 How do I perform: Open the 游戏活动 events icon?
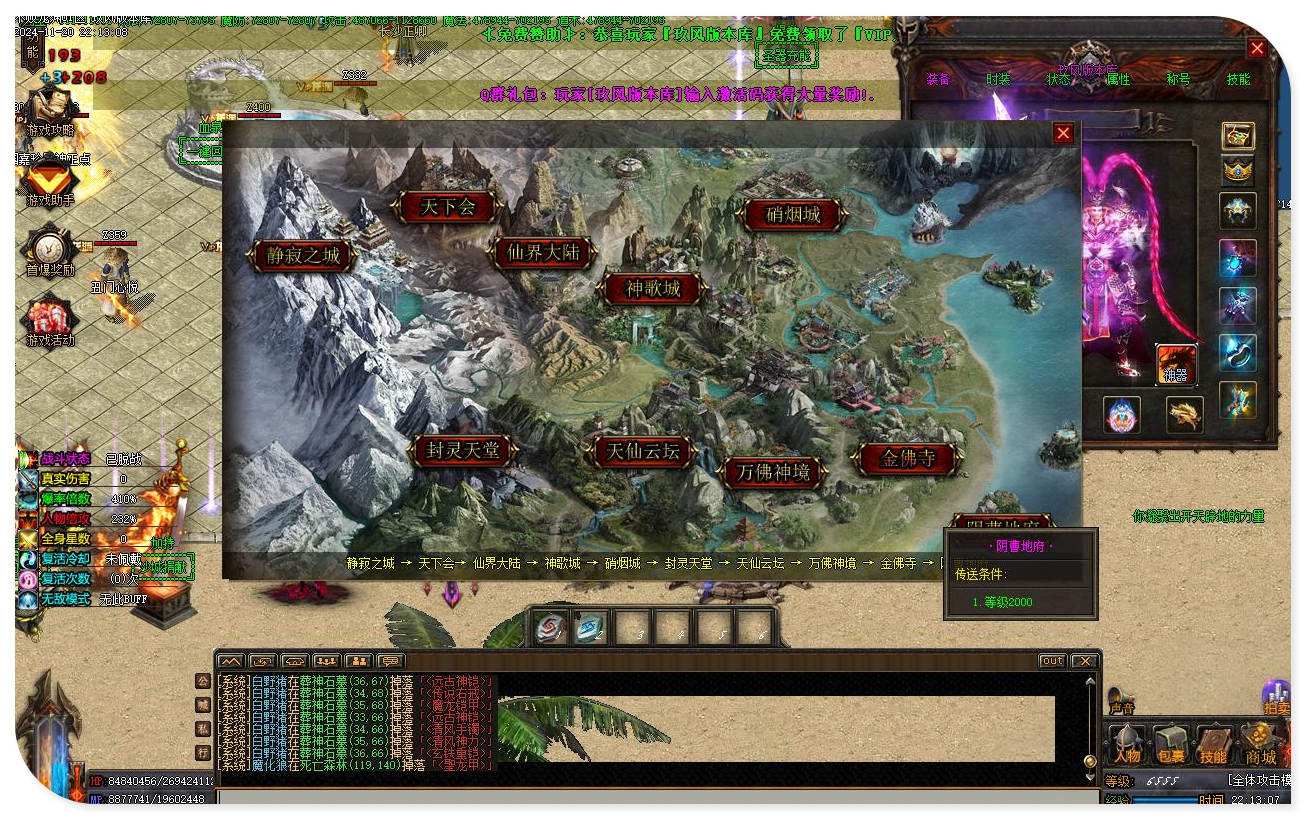click(x=49, y=320)
